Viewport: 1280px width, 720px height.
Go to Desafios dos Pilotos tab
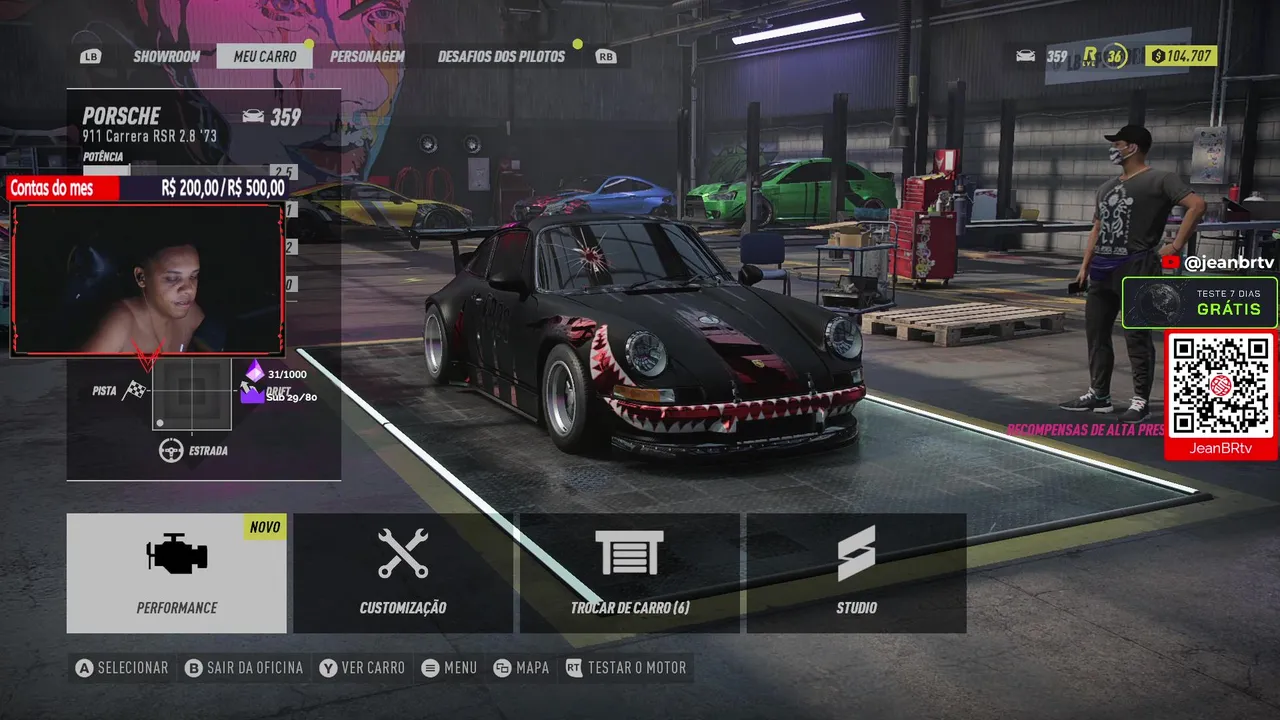tap(501, 56)
